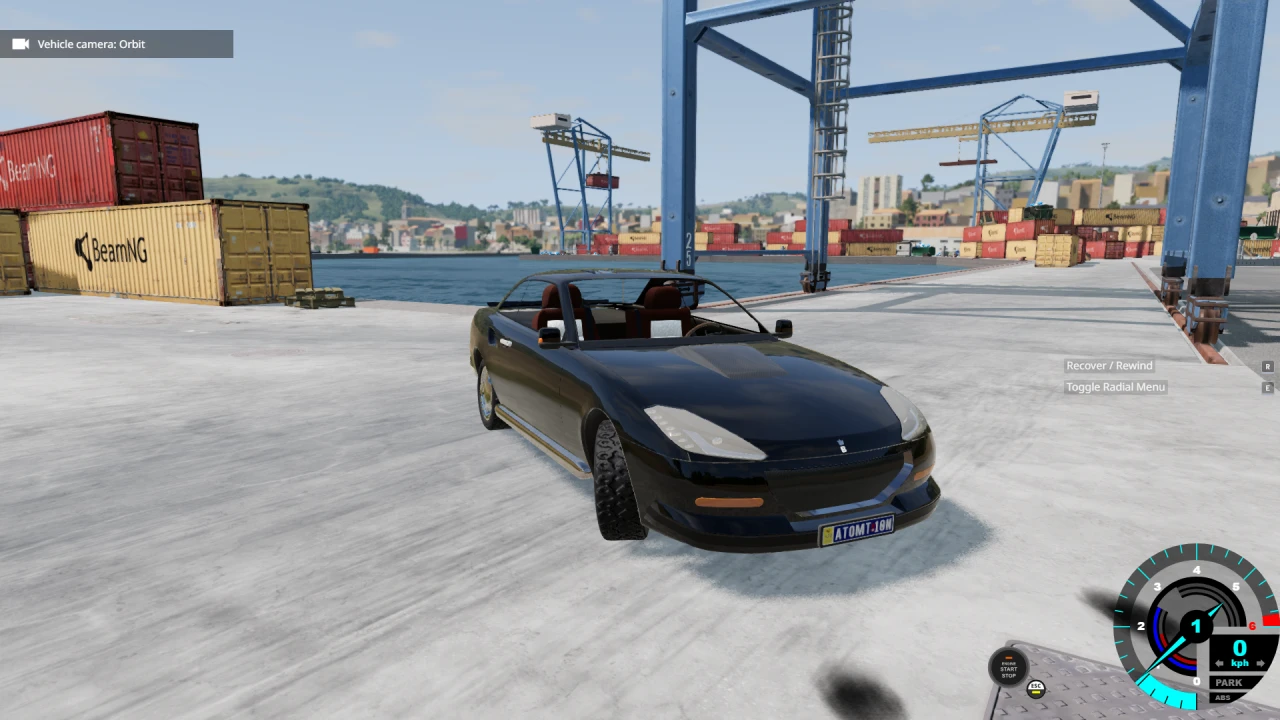Expand the speed unit selector showing kph
Image resolution: width=1280 pixels, height=720 pixels.
pyautogui.click(x=1240, y=662)
